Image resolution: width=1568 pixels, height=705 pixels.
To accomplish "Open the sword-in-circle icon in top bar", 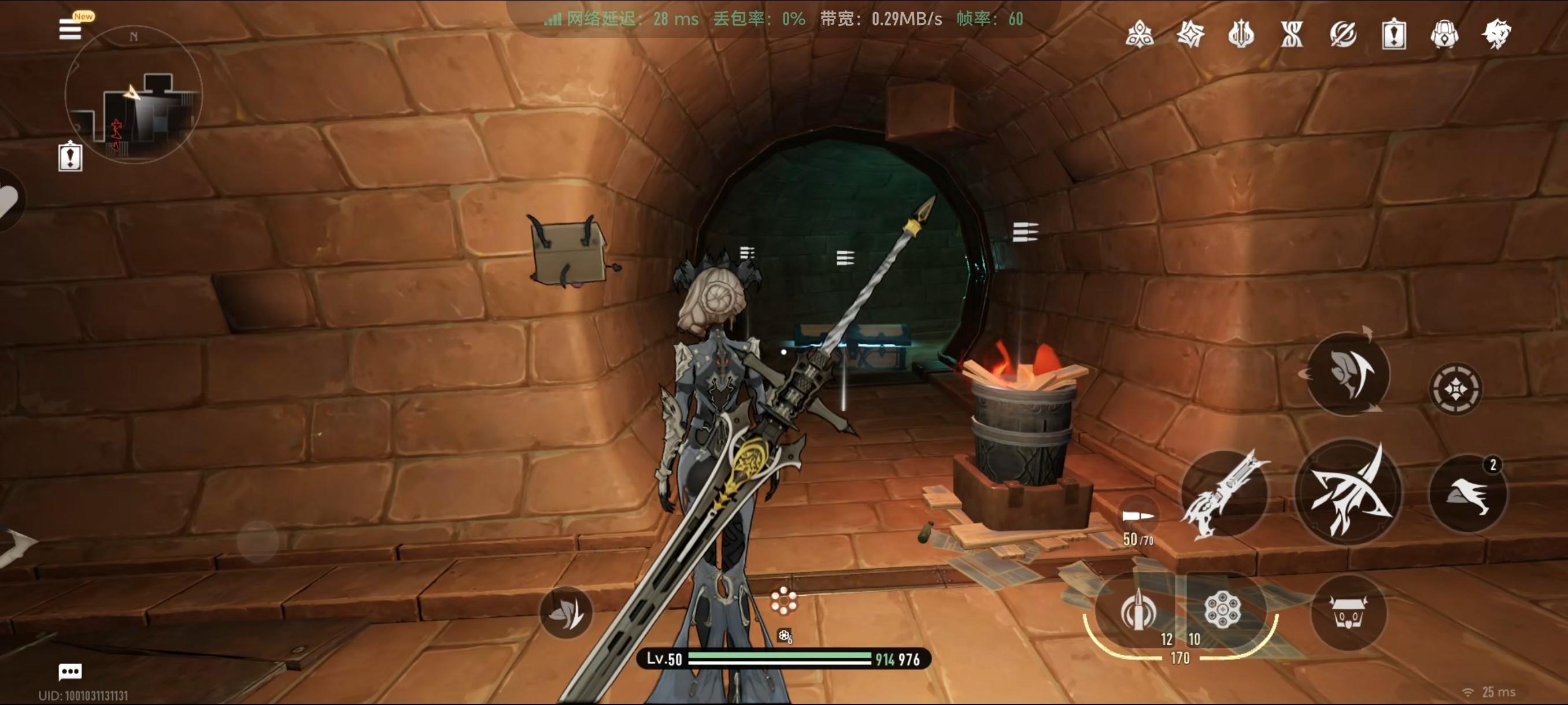I will (x=1343, y=34).
